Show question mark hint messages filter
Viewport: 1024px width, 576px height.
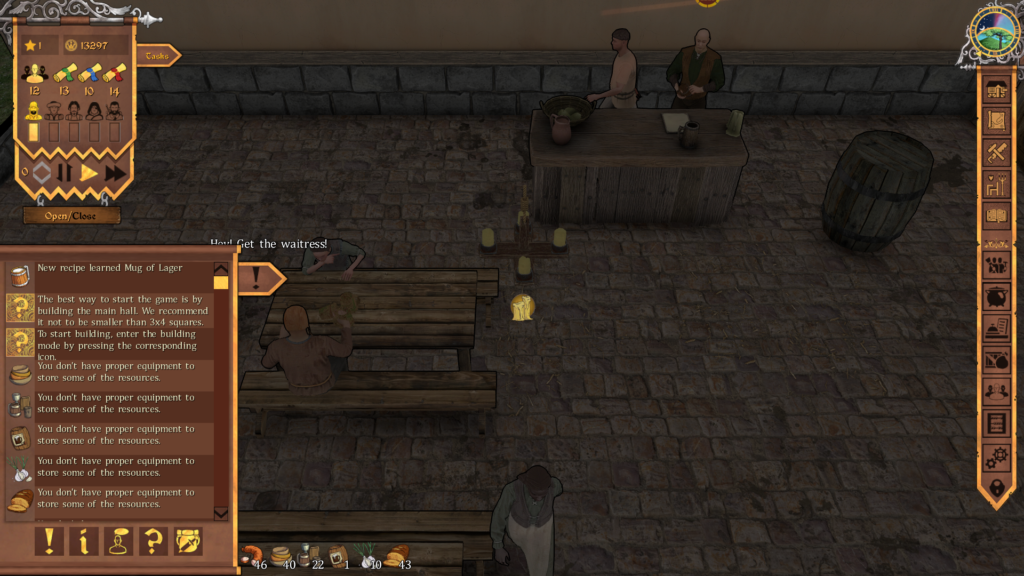(153, 541)
